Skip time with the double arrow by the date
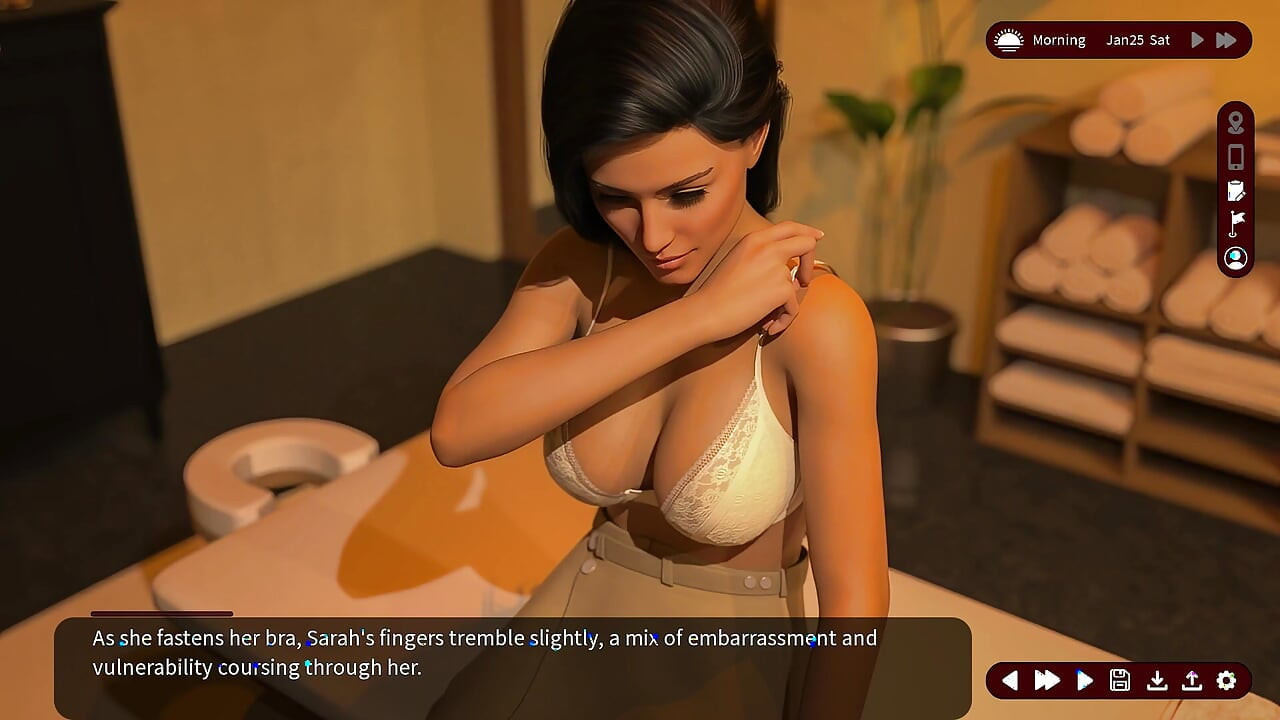1280x720 pixels. pos(1226,40)
